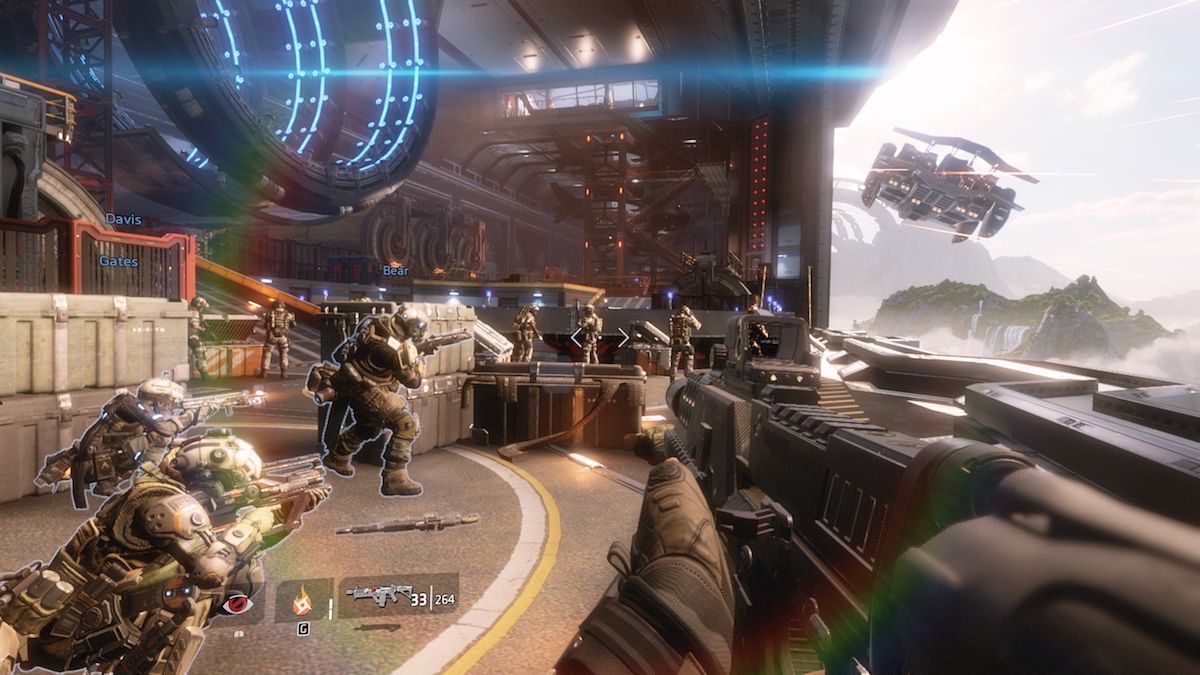Image resolution: width=1200 pixels, height=675 pixels.
Task: Choose the equipped assault rifle weapon icon
Action: (379, 595)
